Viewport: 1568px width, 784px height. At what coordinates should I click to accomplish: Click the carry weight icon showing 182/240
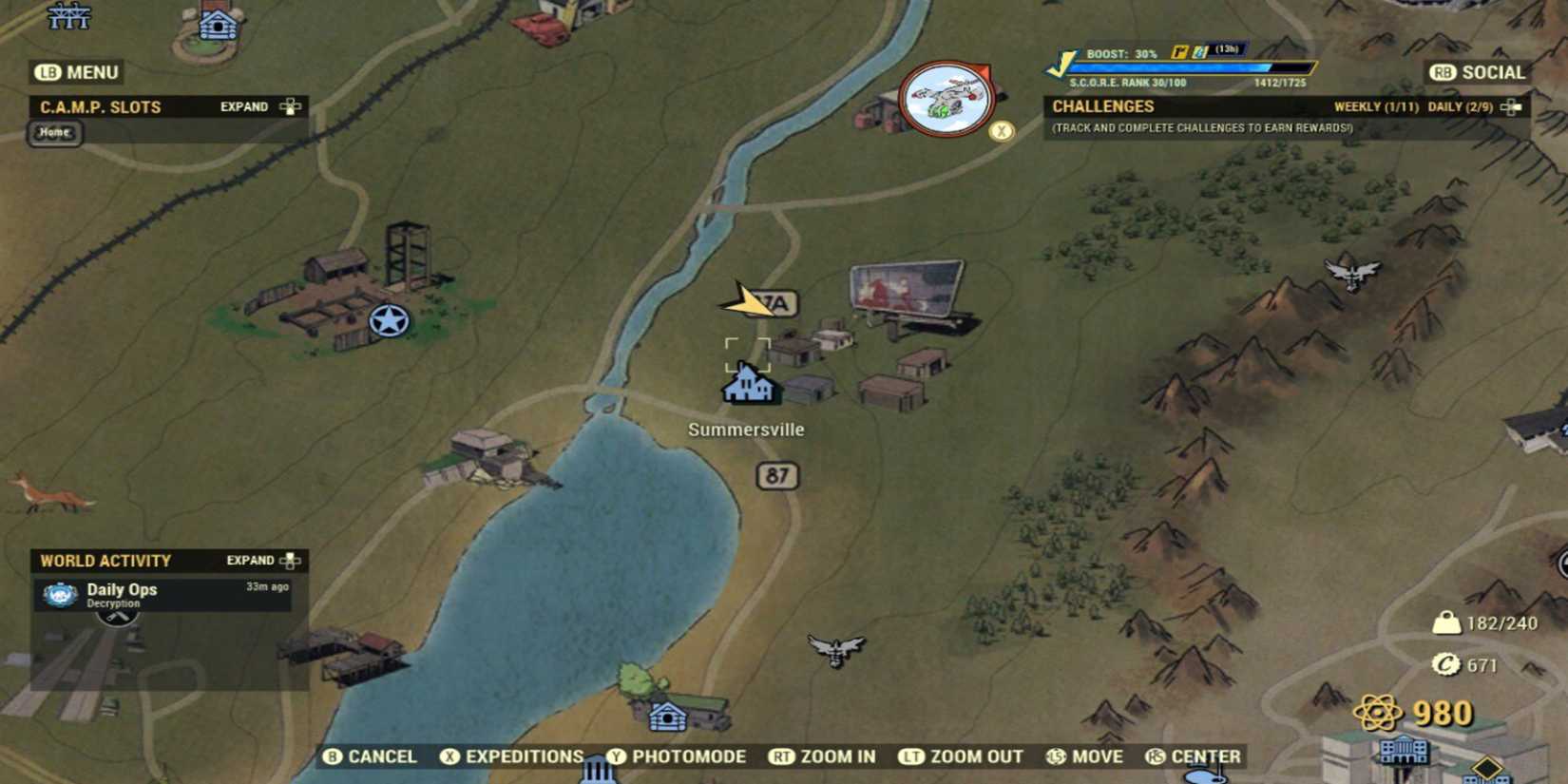[x=1447, y=623]
